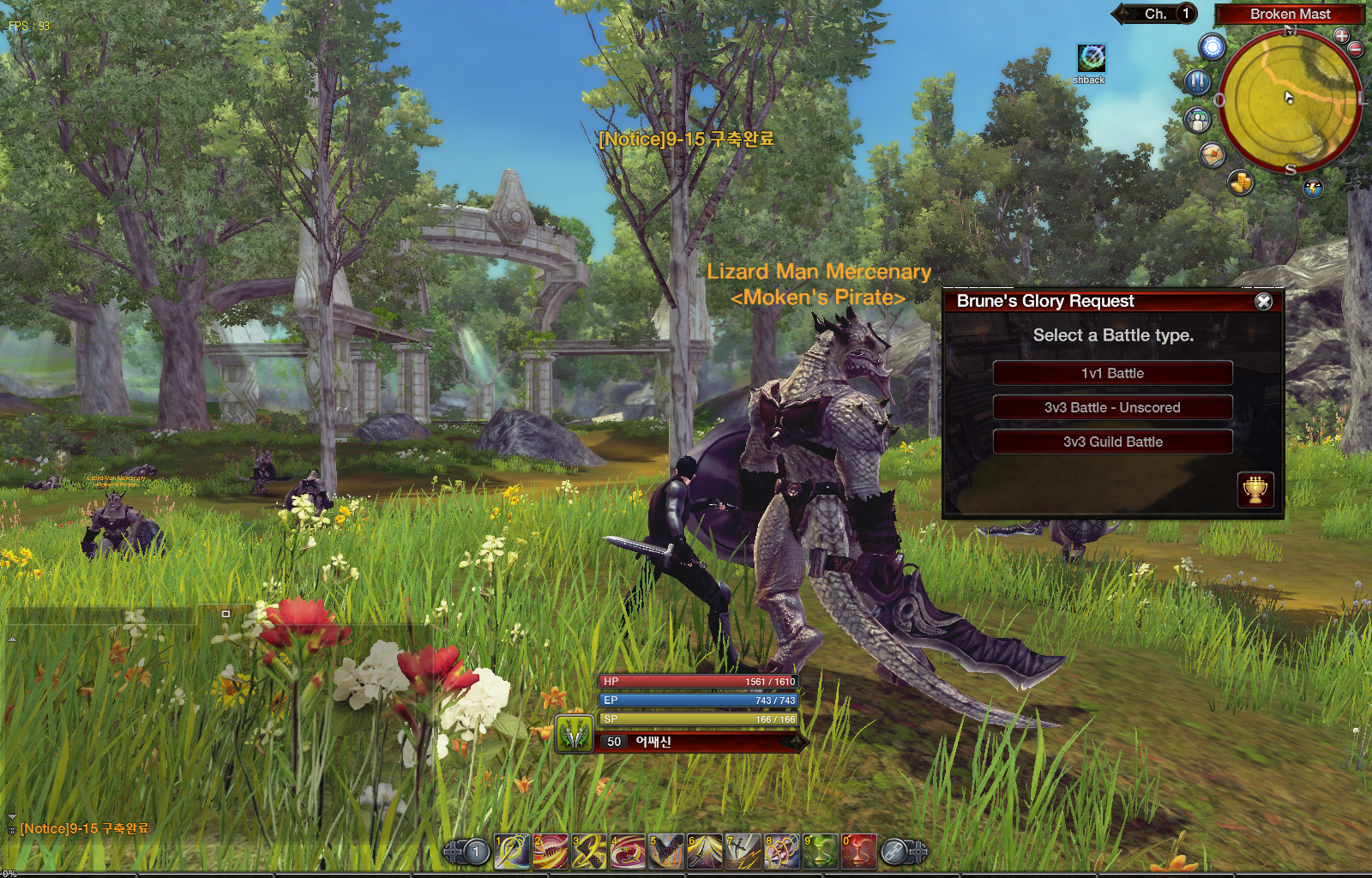Open the party finder icon near the minimap
The image size is (1372, 878).
[x=1197, y=120]
